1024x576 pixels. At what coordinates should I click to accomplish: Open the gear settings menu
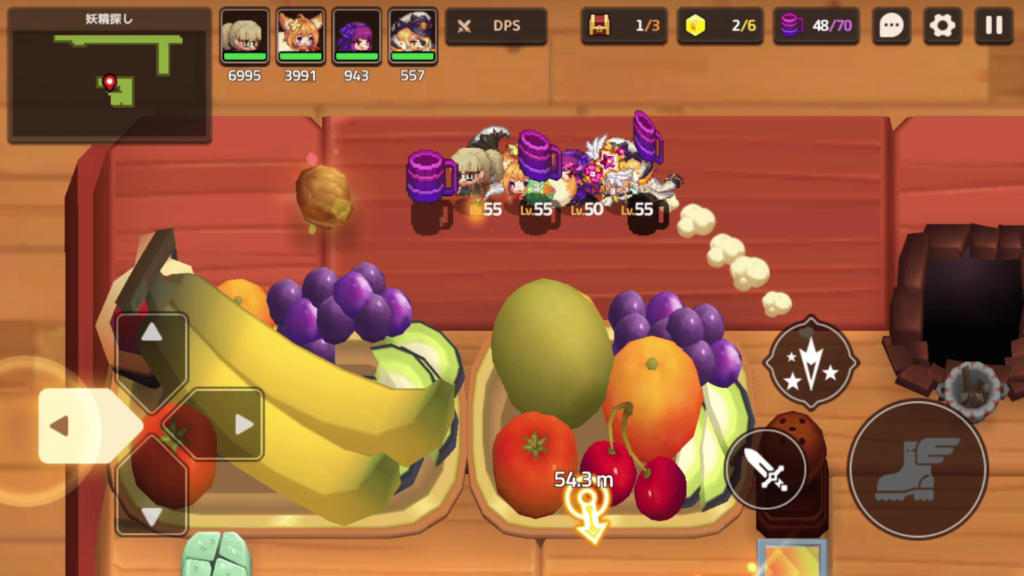(x=942, y=26)
